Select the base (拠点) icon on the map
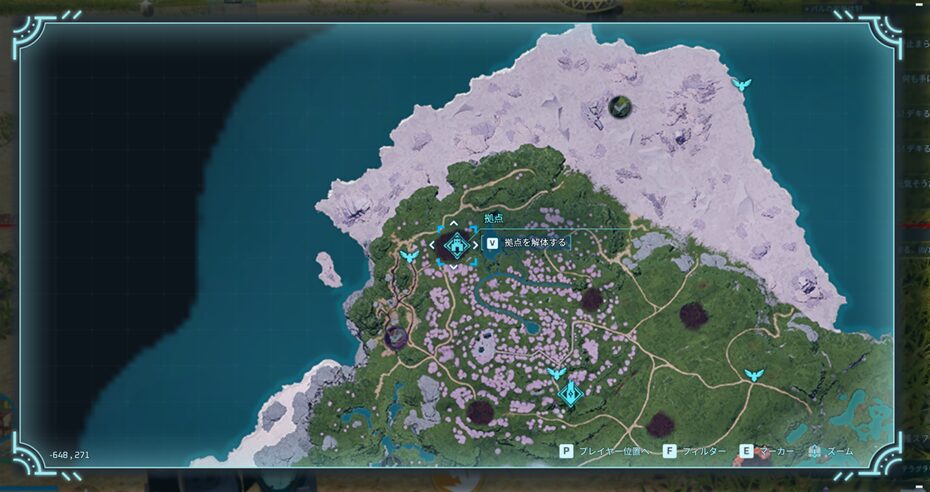This screenshot has height=492, width=930. click(x=454, y=244)
